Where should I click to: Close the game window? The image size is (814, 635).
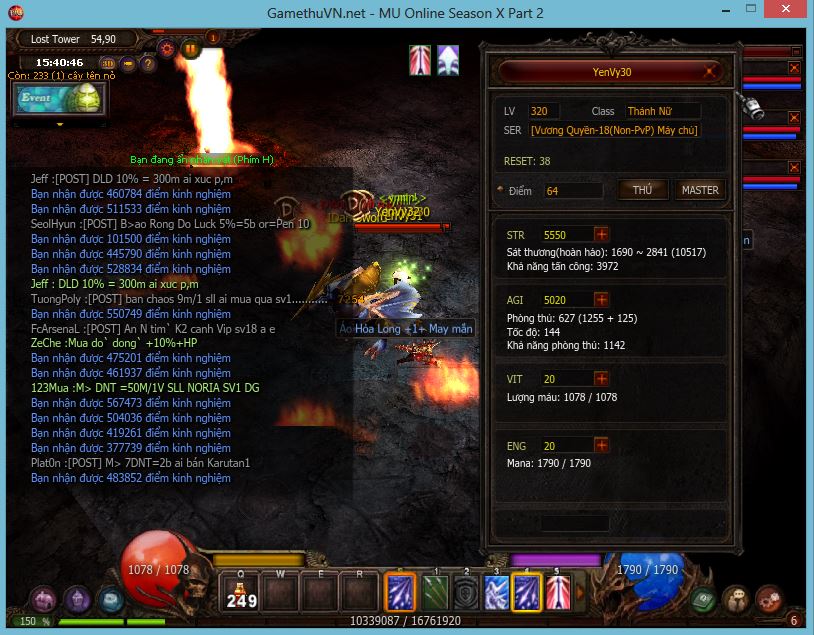[x=791, y=13]
